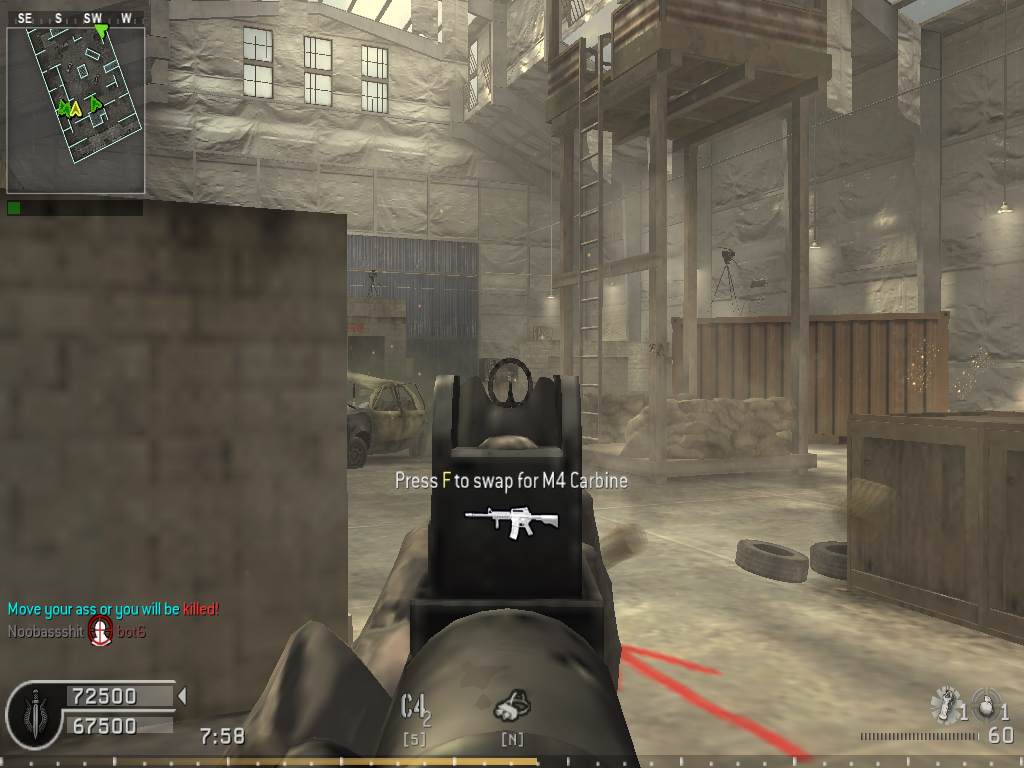
Task: Click the M4 Carbine weapon pickup icon
Action: pyautogui.click(x=511, y=521)
